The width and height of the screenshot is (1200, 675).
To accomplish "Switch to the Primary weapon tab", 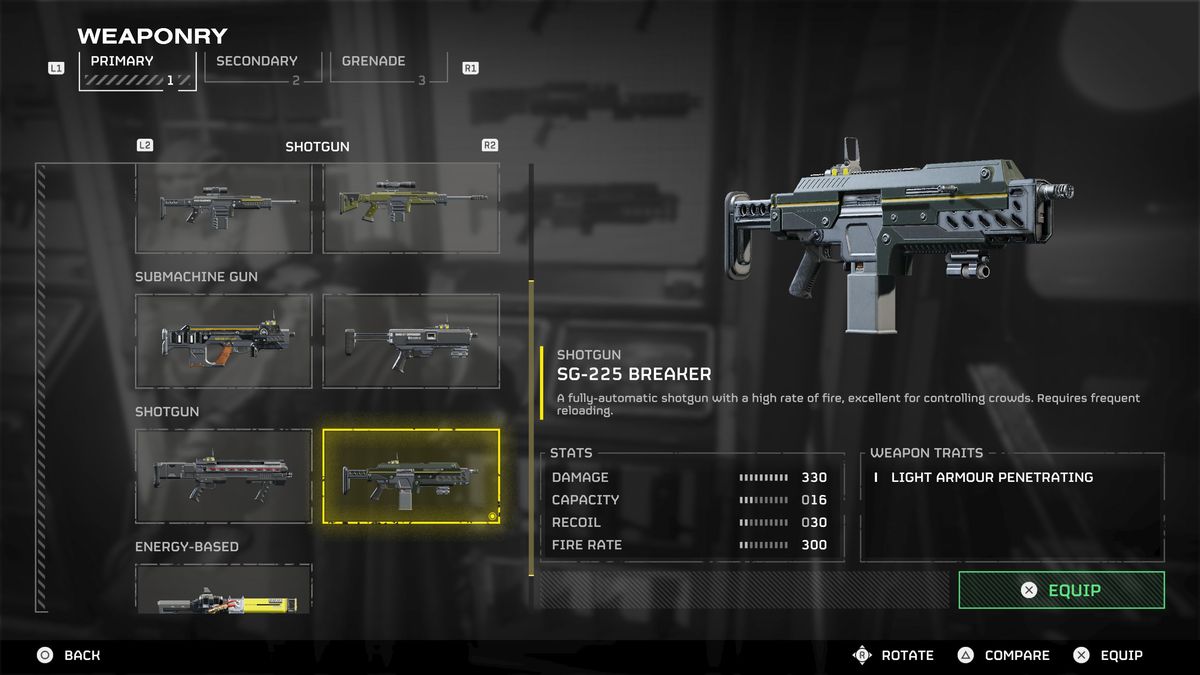I will [x=137, y=70].
